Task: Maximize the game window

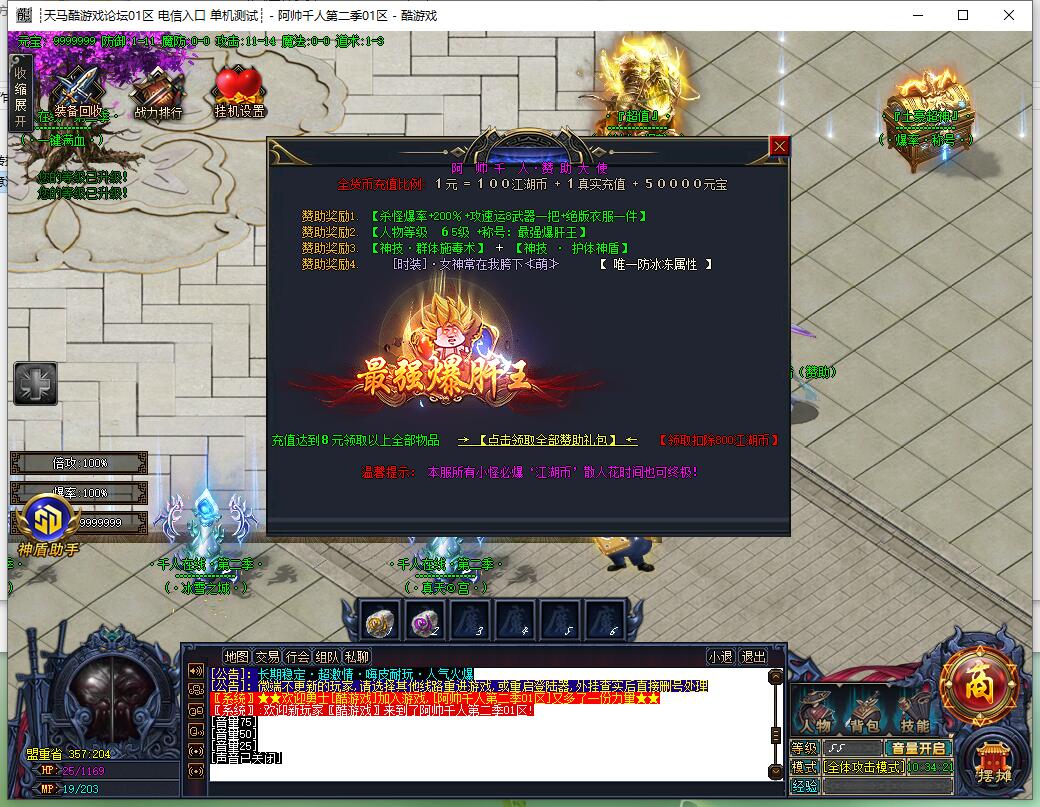Action: 963,15
